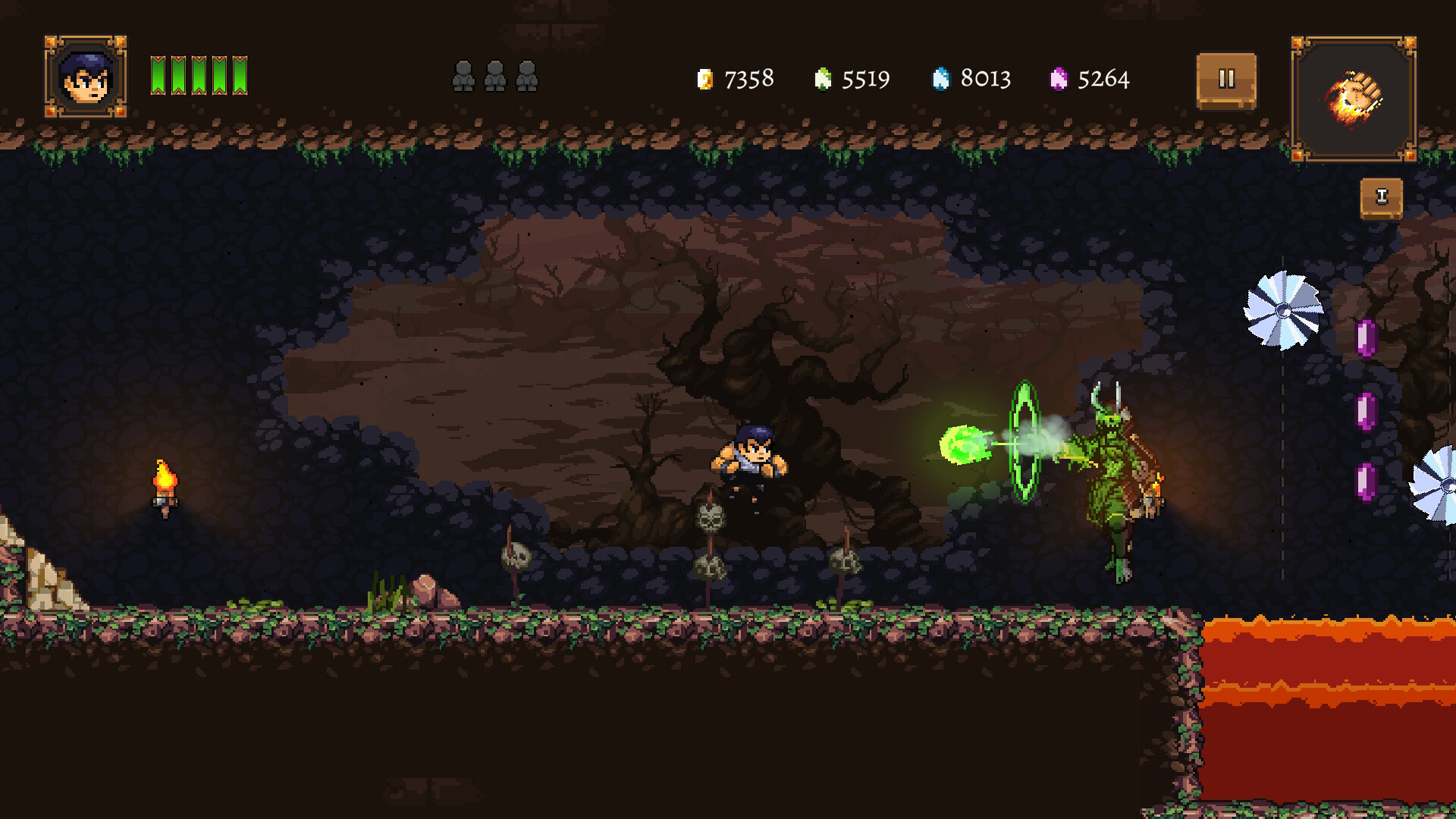Activate the flaming fist ability
Image resolution: width=1456 pixels, height=819 pixels.
click(x=1354, y=99)
